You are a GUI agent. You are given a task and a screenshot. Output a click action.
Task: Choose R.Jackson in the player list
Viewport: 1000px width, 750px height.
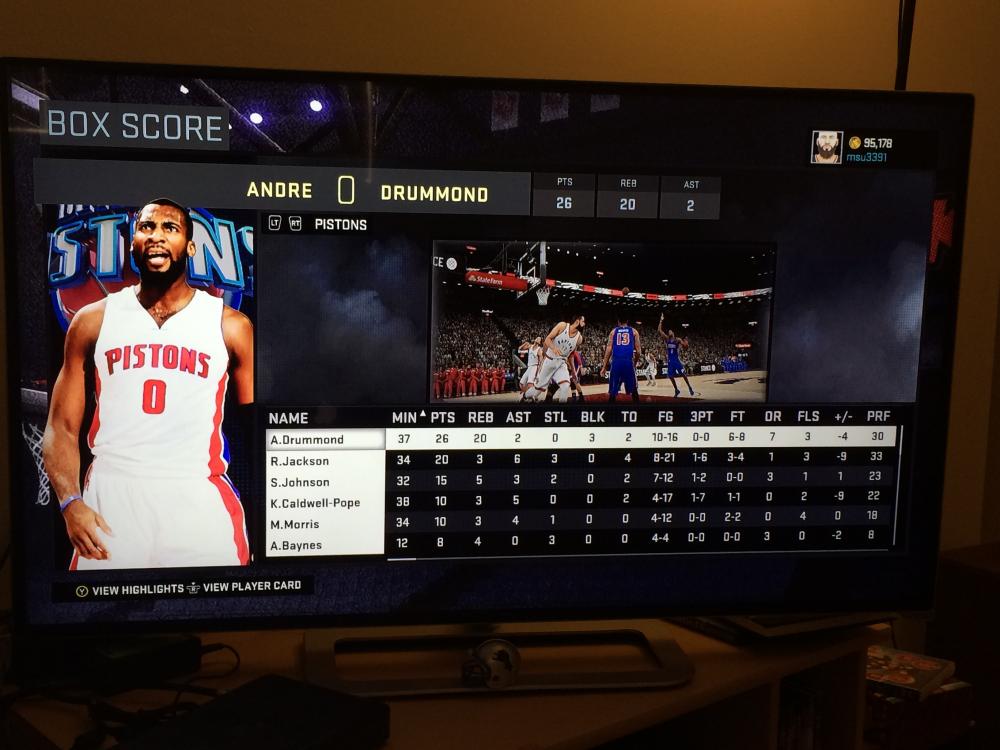tap(326, 461)
